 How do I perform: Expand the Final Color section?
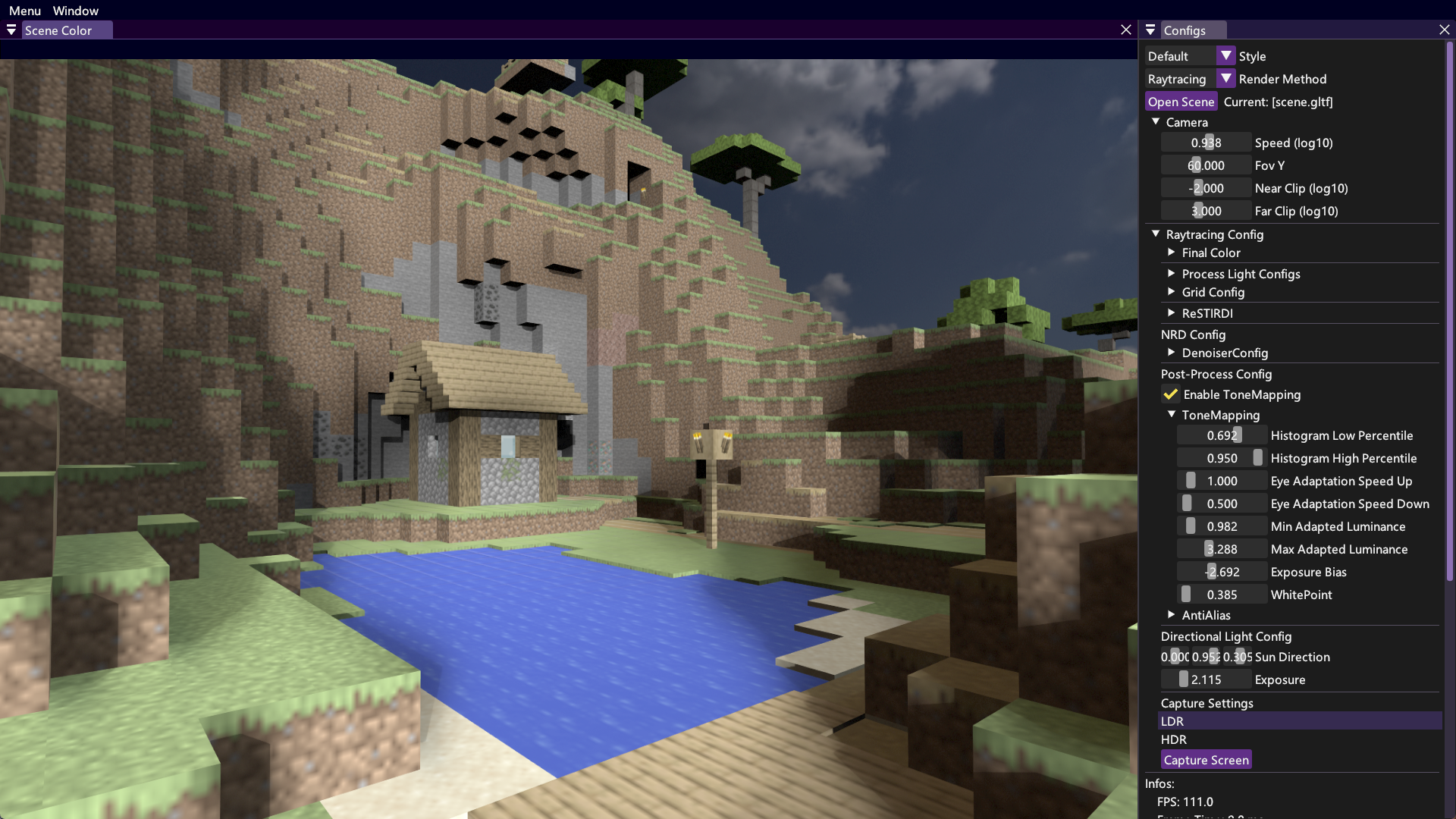pyautogui.click(x=1172, y=253)
